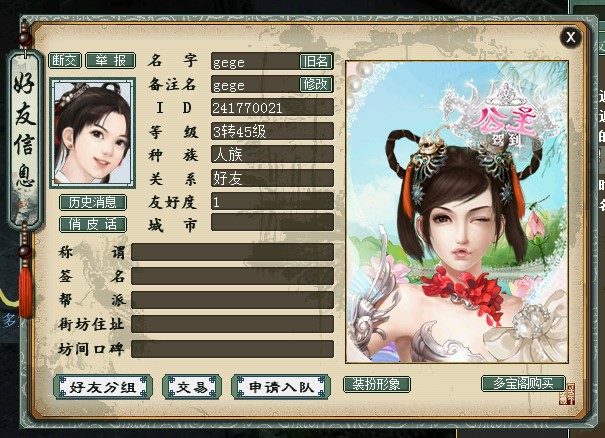Click the friend's avatar portrait
Screen dimensions: 605x438
92,132
